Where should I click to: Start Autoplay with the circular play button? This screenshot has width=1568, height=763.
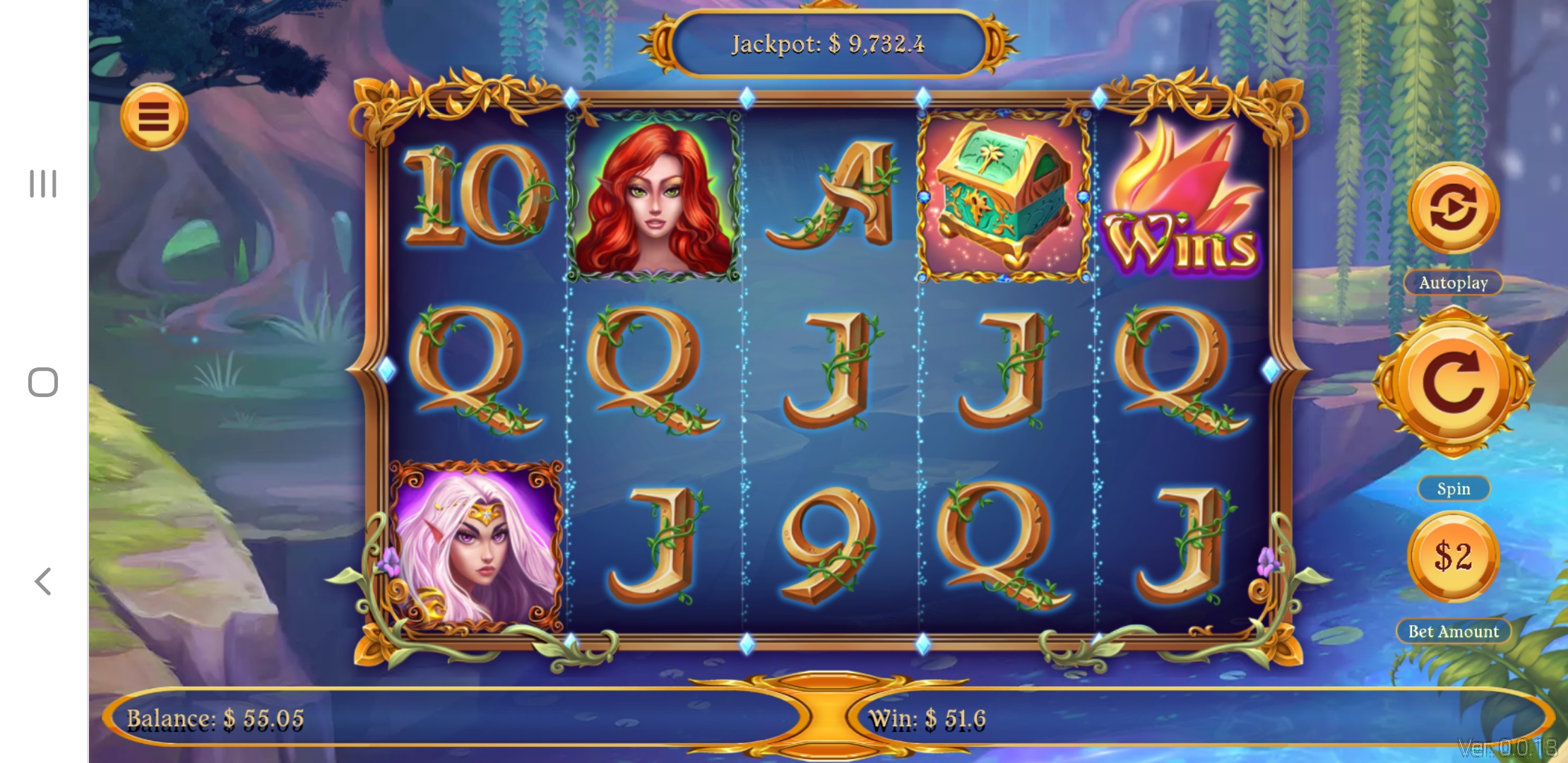1453,208
